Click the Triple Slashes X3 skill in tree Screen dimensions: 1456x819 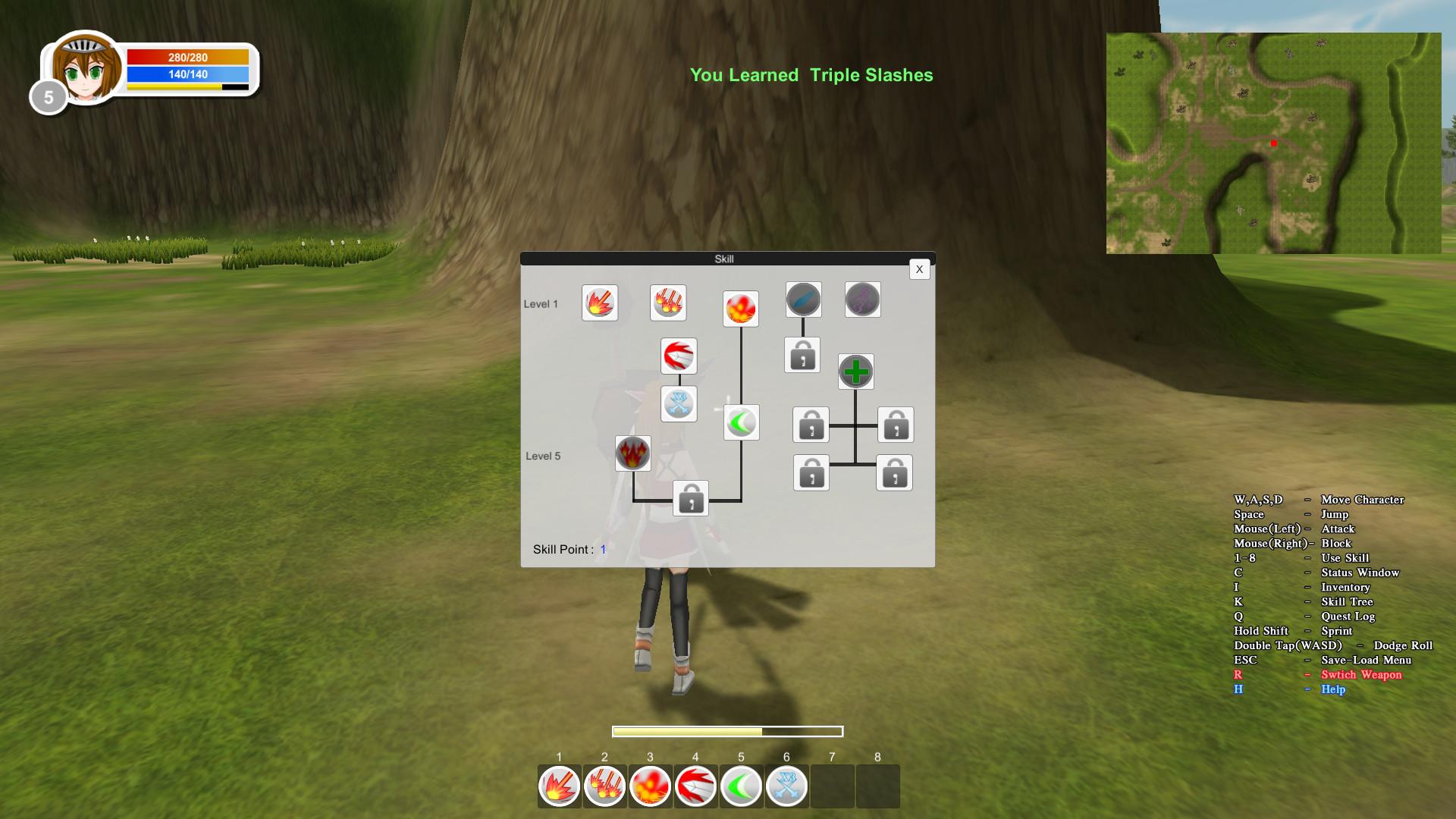tap(679, 403)
